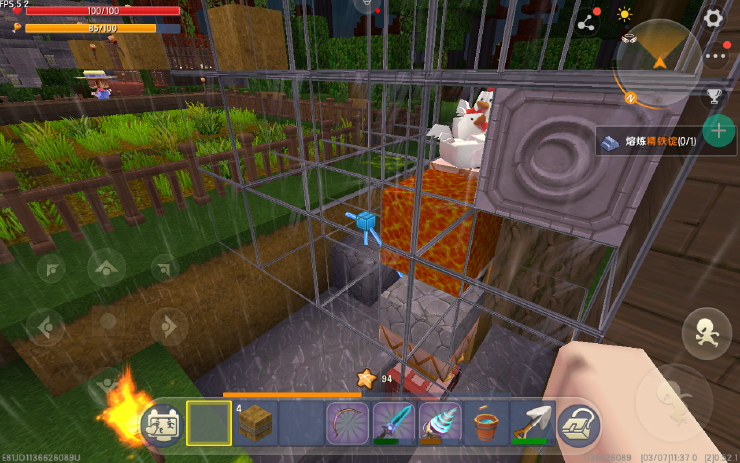
Task: Open the settings gear menu
Action: [x=713, y=17]
